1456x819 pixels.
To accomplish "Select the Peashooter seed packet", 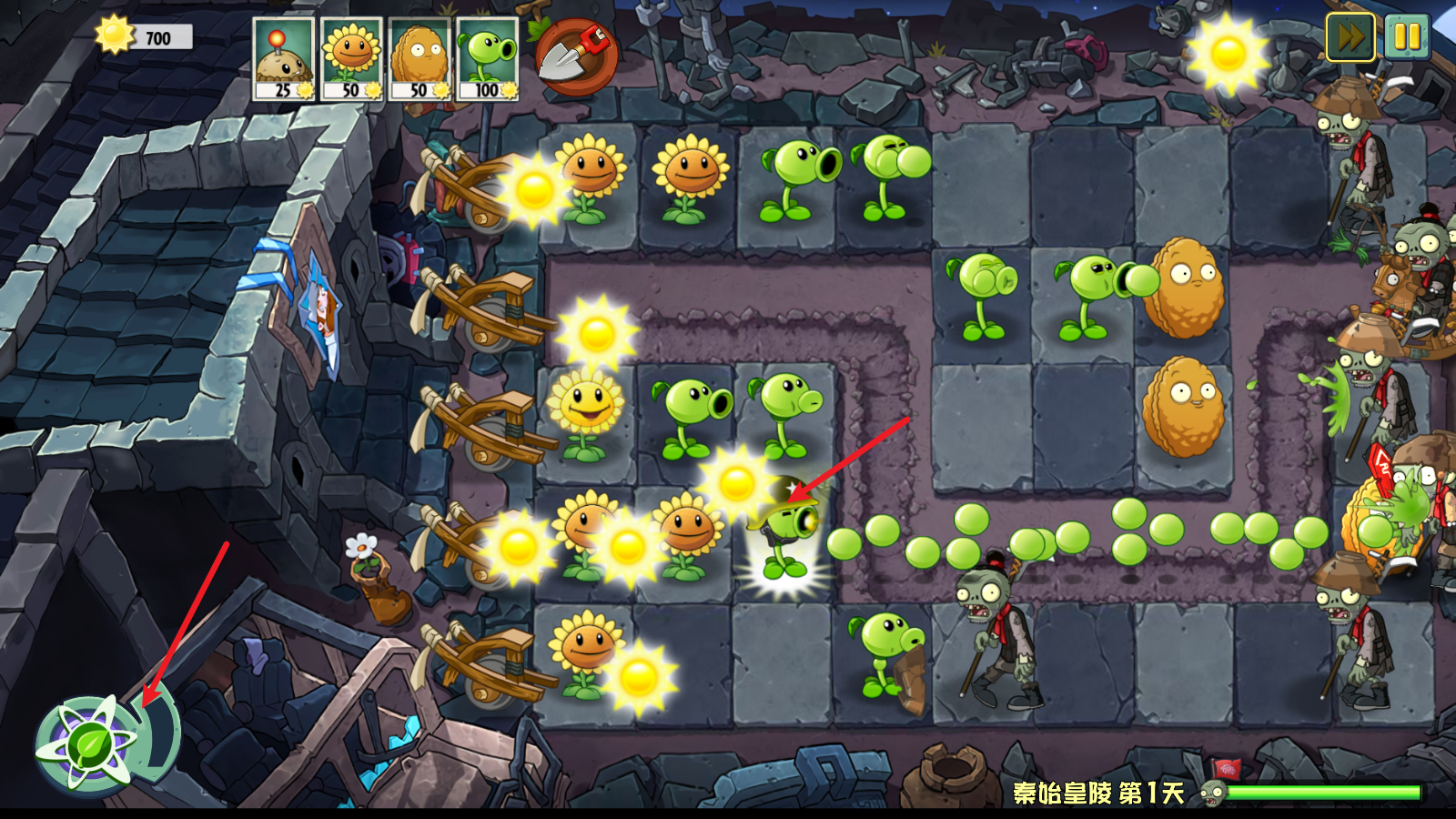I will (x=488, y=58).
